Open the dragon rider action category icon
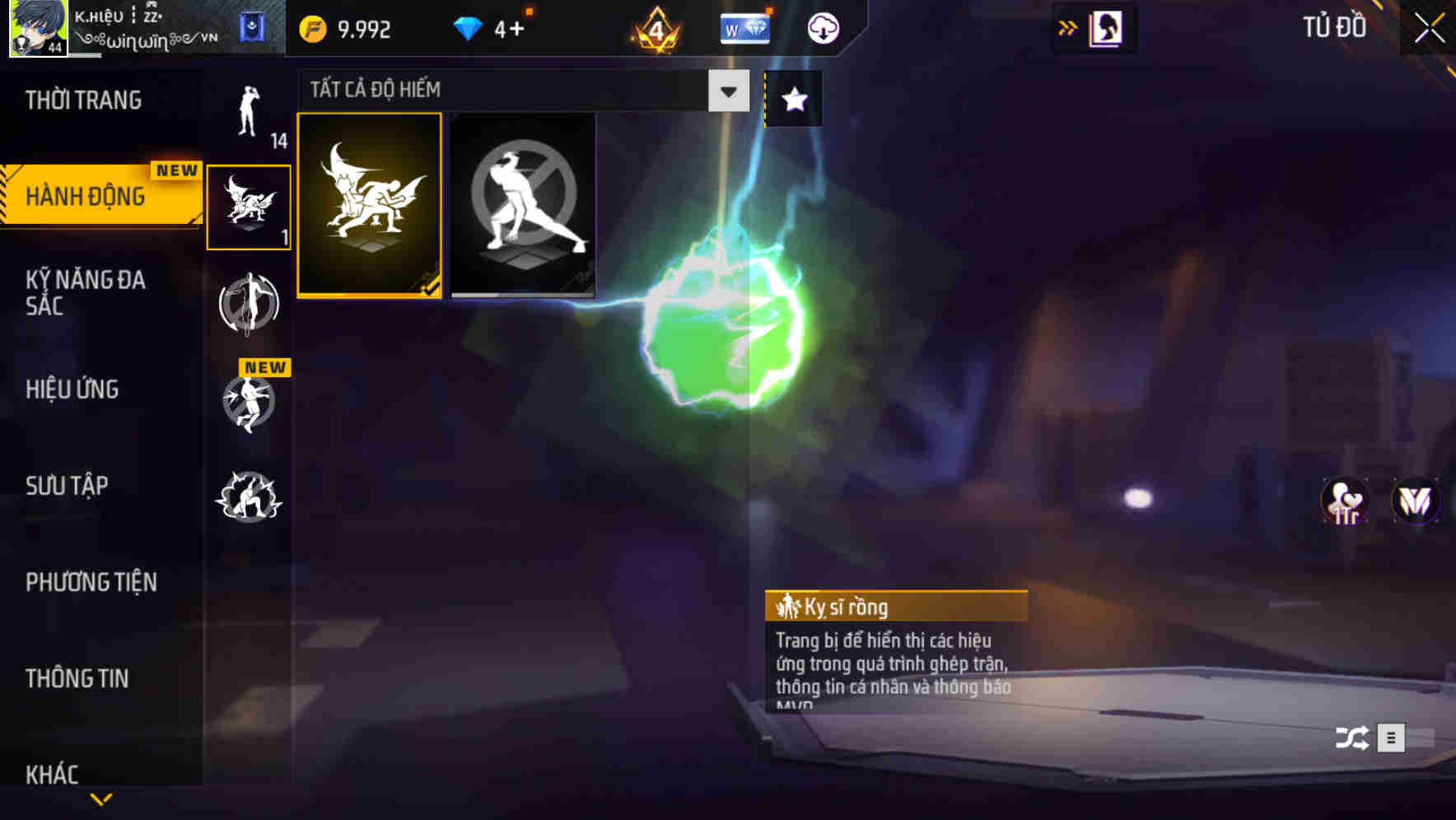The width and height of the screenshot is (1456, 820). pos(248,206)
